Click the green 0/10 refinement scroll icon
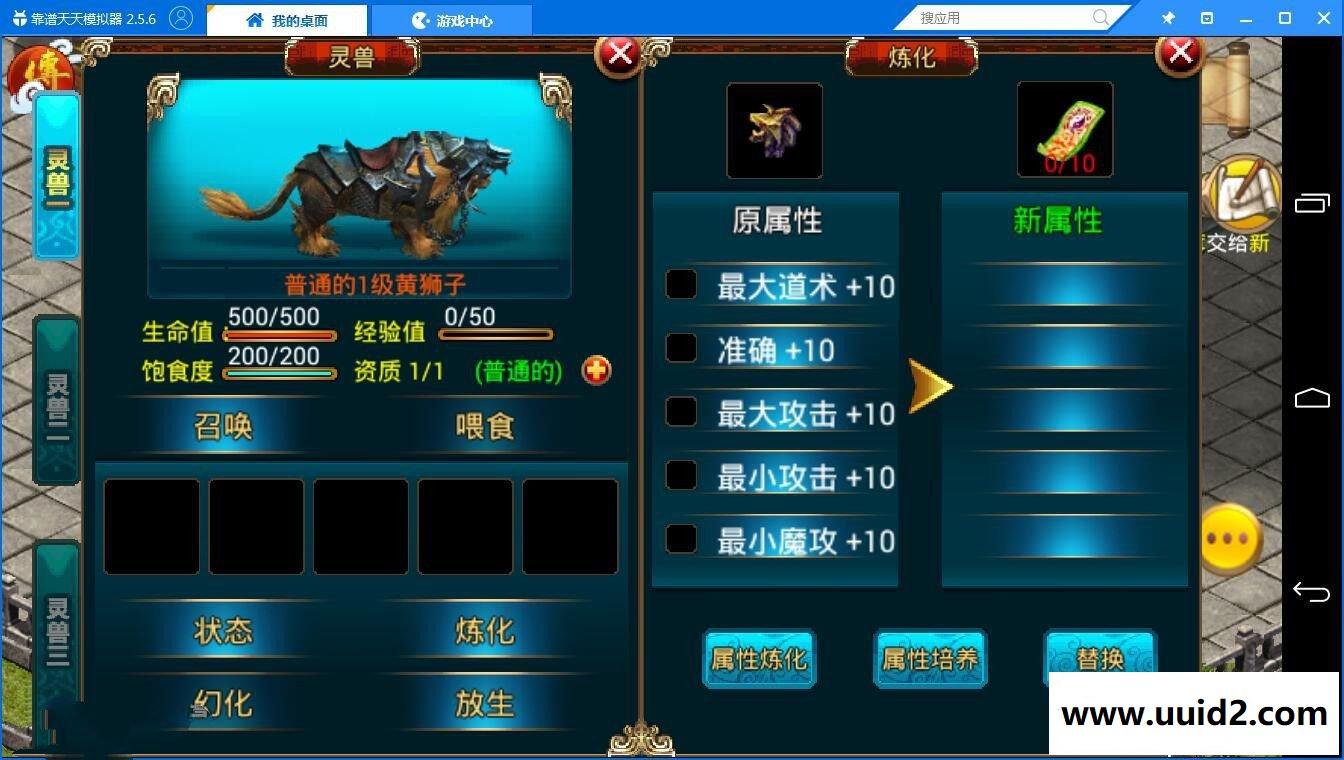This screenshot has height=760, width=1344. pos(1064,129)
